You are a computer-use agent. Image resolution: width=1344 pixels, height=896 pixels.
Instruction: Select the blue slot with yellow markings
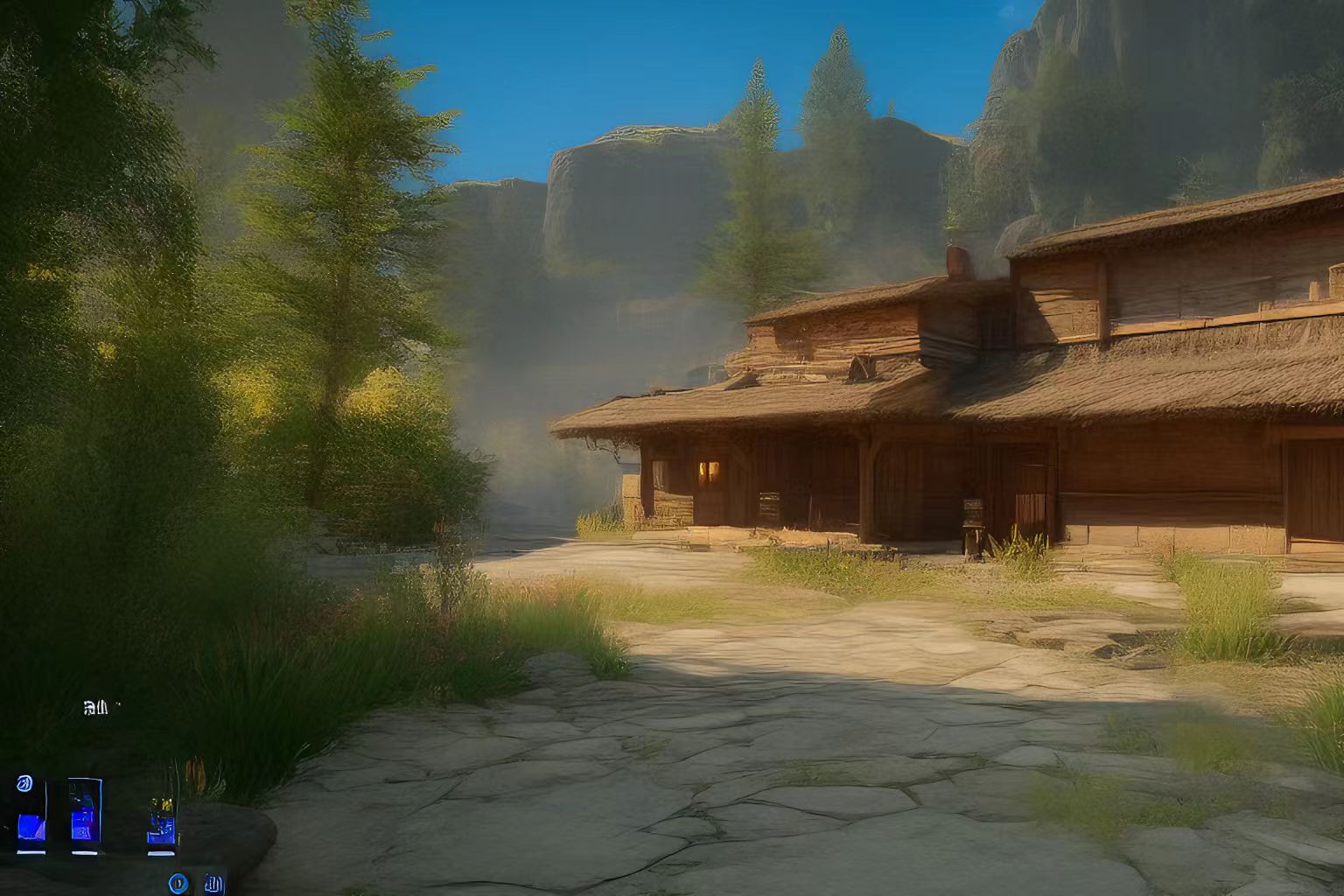point(162,823)
